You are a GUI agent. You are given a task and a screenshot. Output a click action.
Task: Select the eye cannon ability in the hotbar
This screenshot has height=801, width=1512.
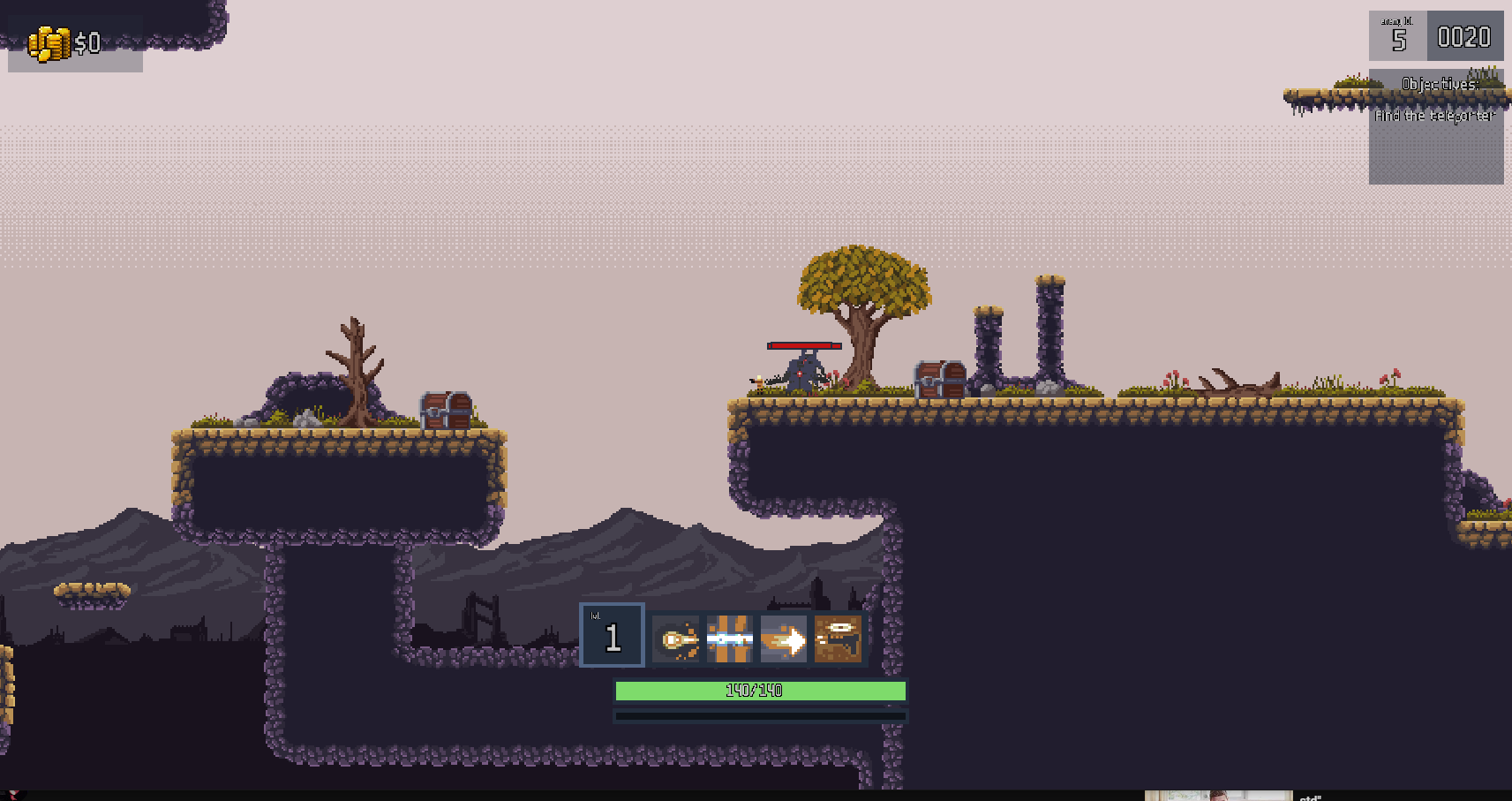837,636
